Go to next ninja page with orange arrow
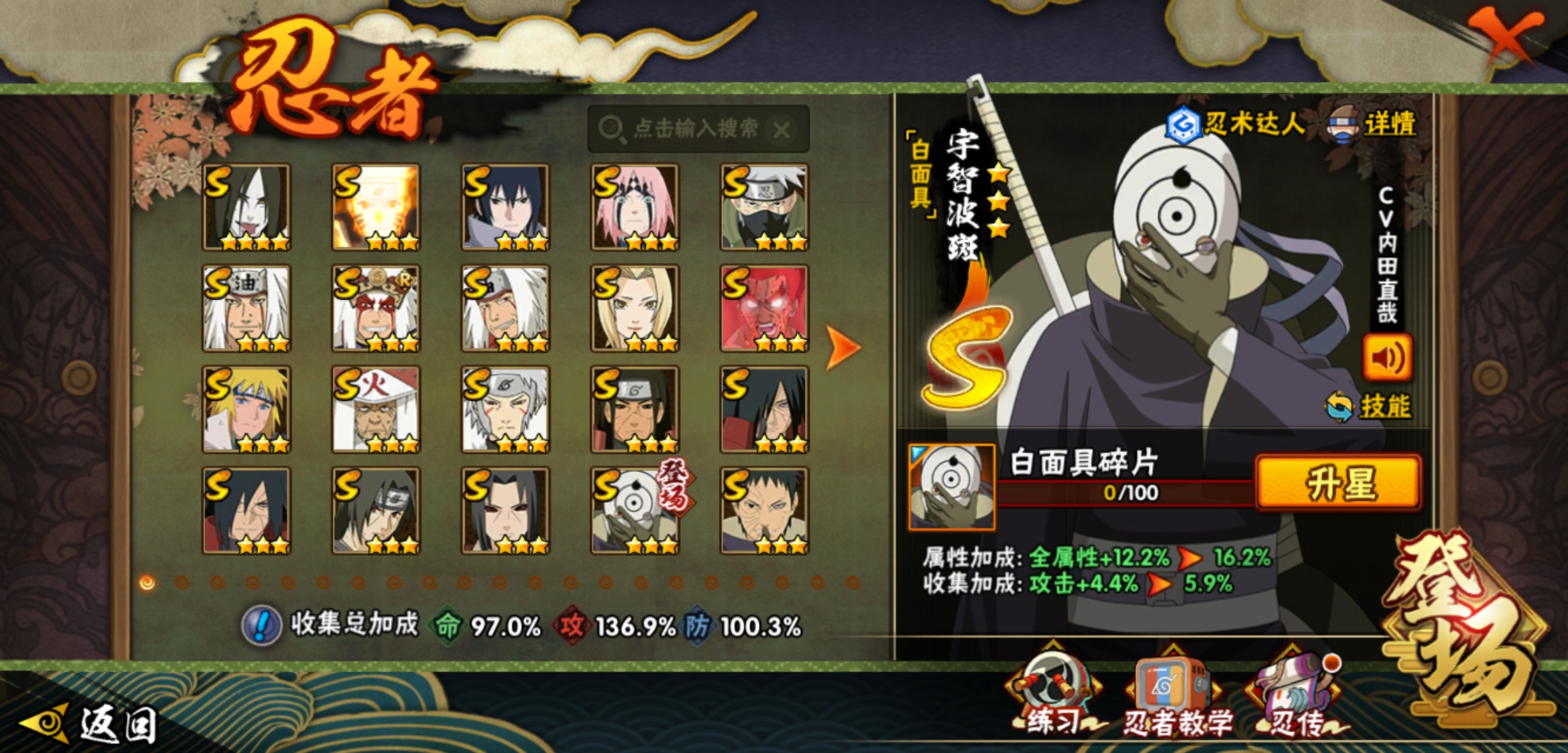Screen dimensions: 1568x753 (x=843, y=347)
